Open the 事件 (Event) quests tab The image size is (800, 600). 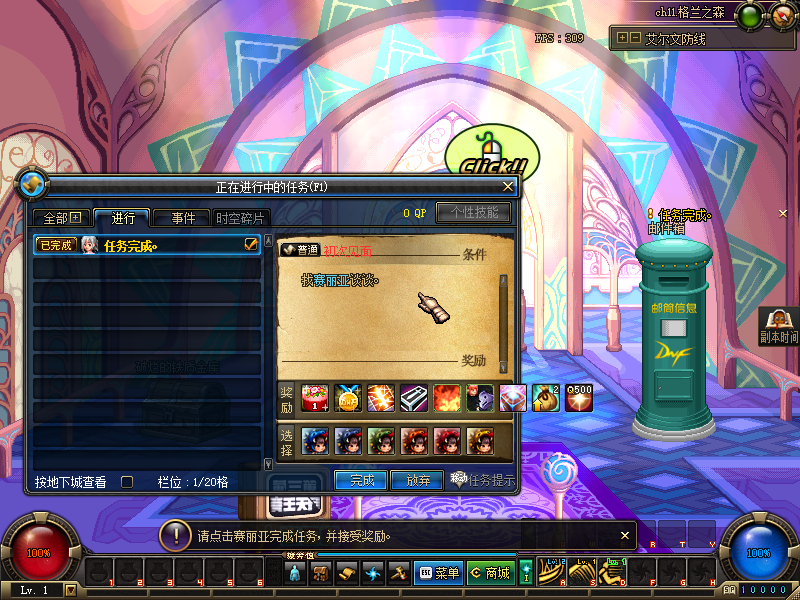[x=182, y=218]
